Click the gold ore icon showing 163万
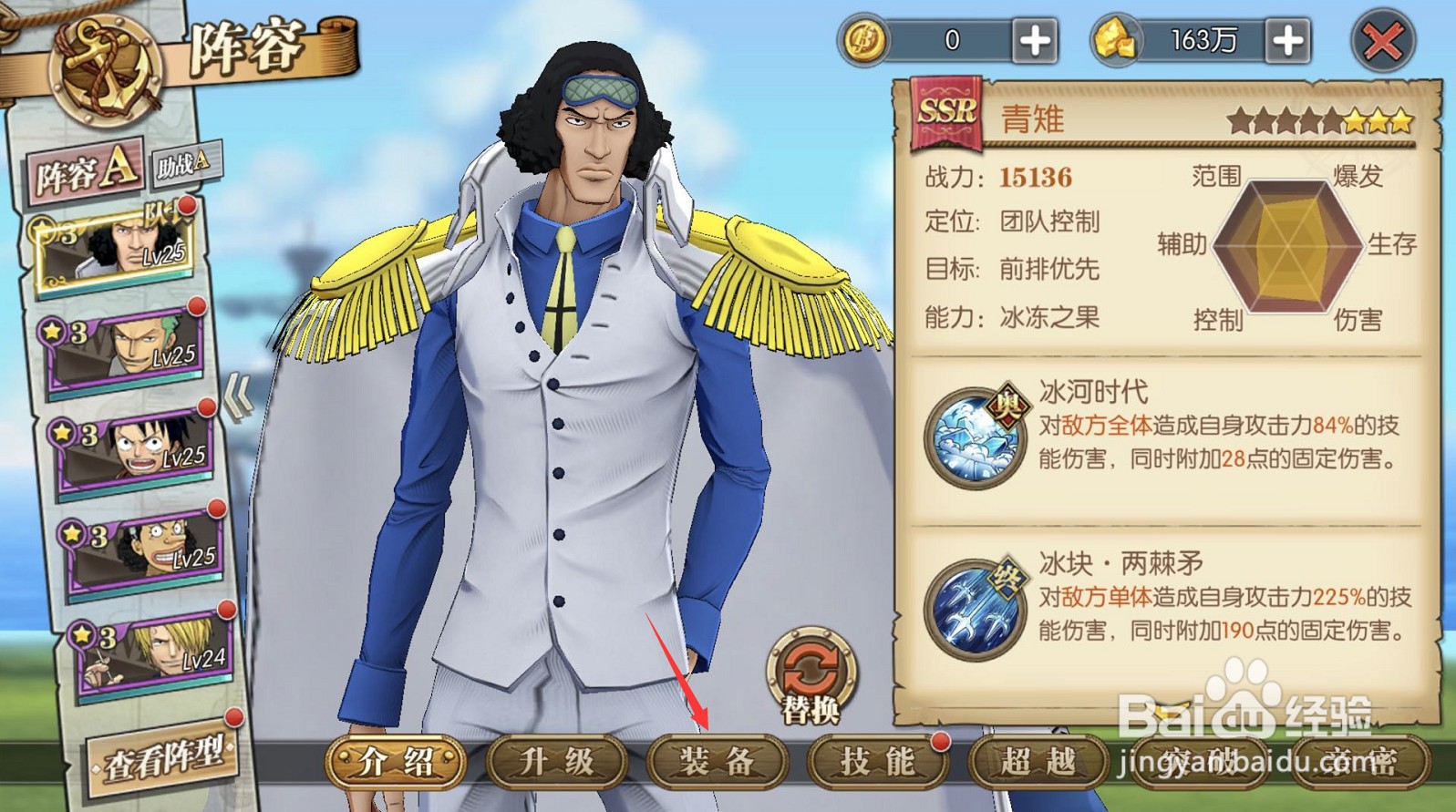The height and width of the screenshot is (812, 1456). tap(1116, 38)
